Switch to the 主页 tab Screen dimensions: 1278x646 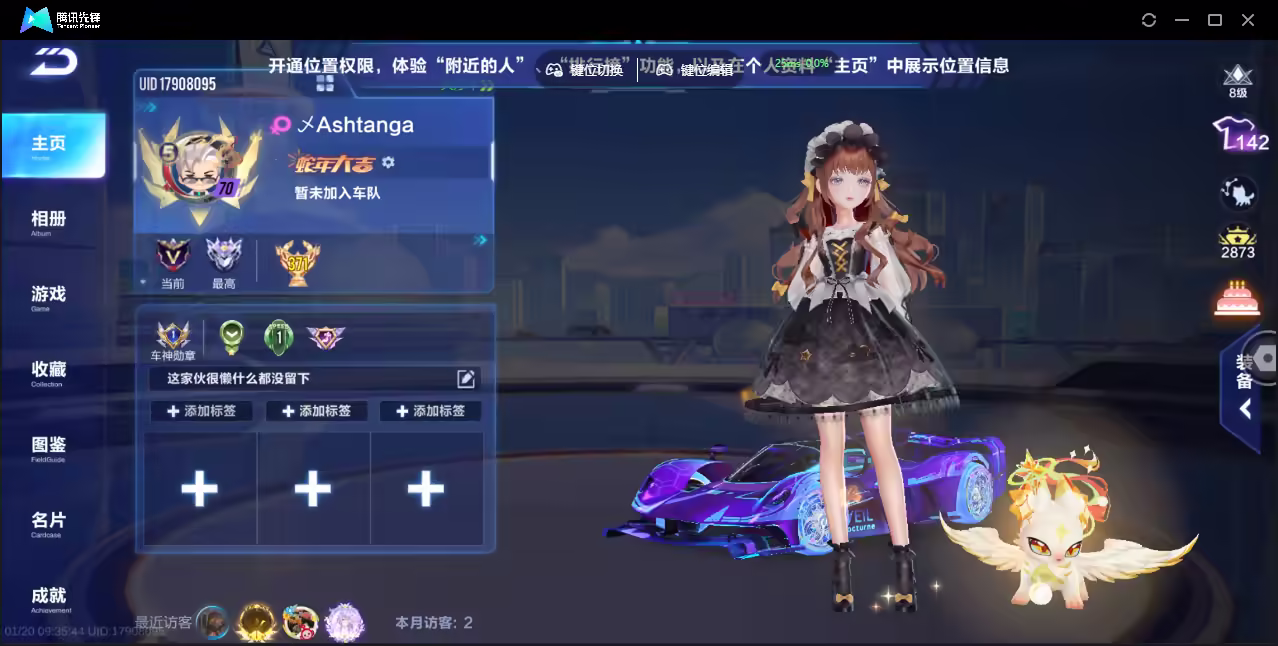tap(50, 145)
